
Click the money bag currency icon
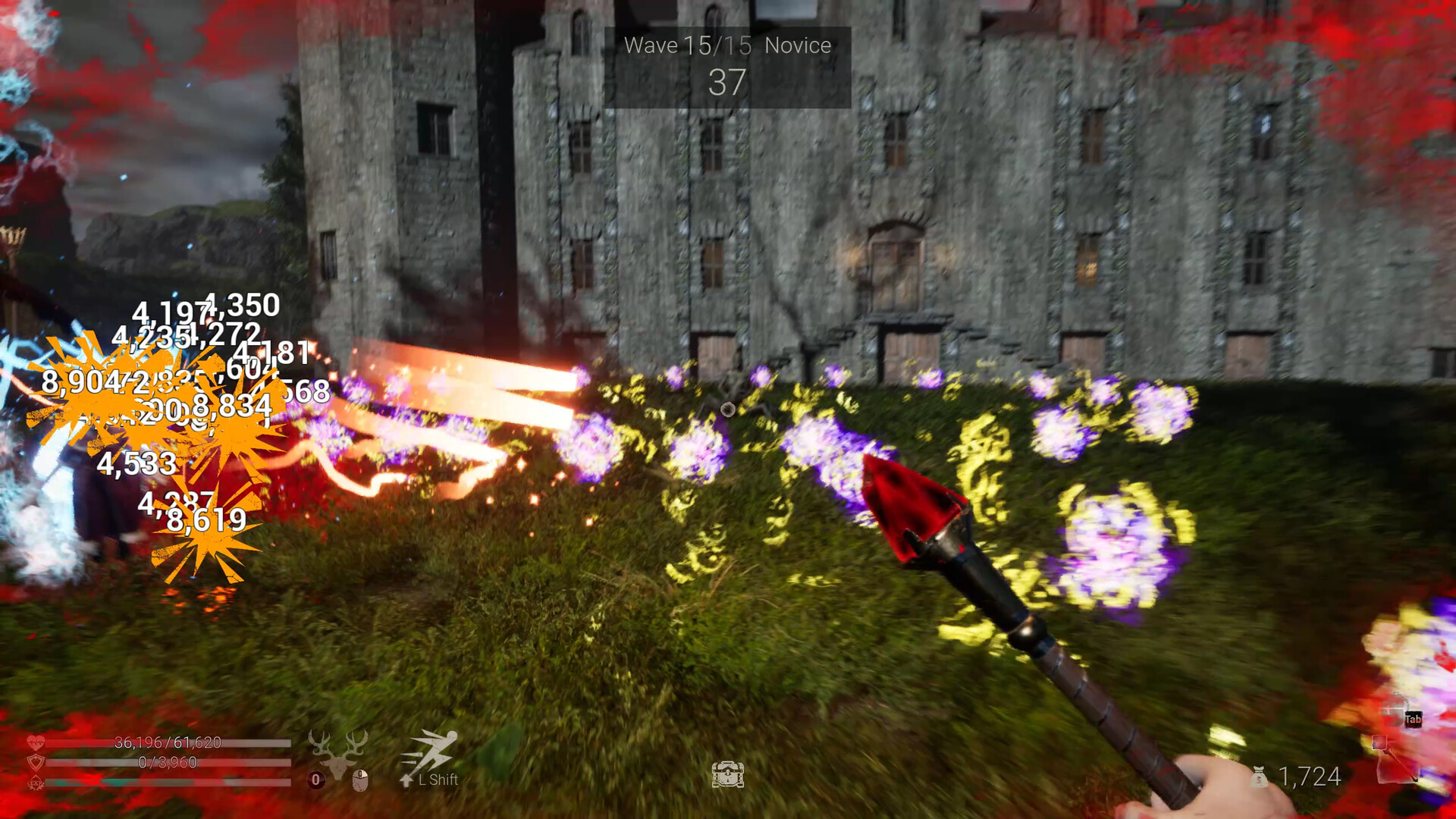coord(1259,777)
